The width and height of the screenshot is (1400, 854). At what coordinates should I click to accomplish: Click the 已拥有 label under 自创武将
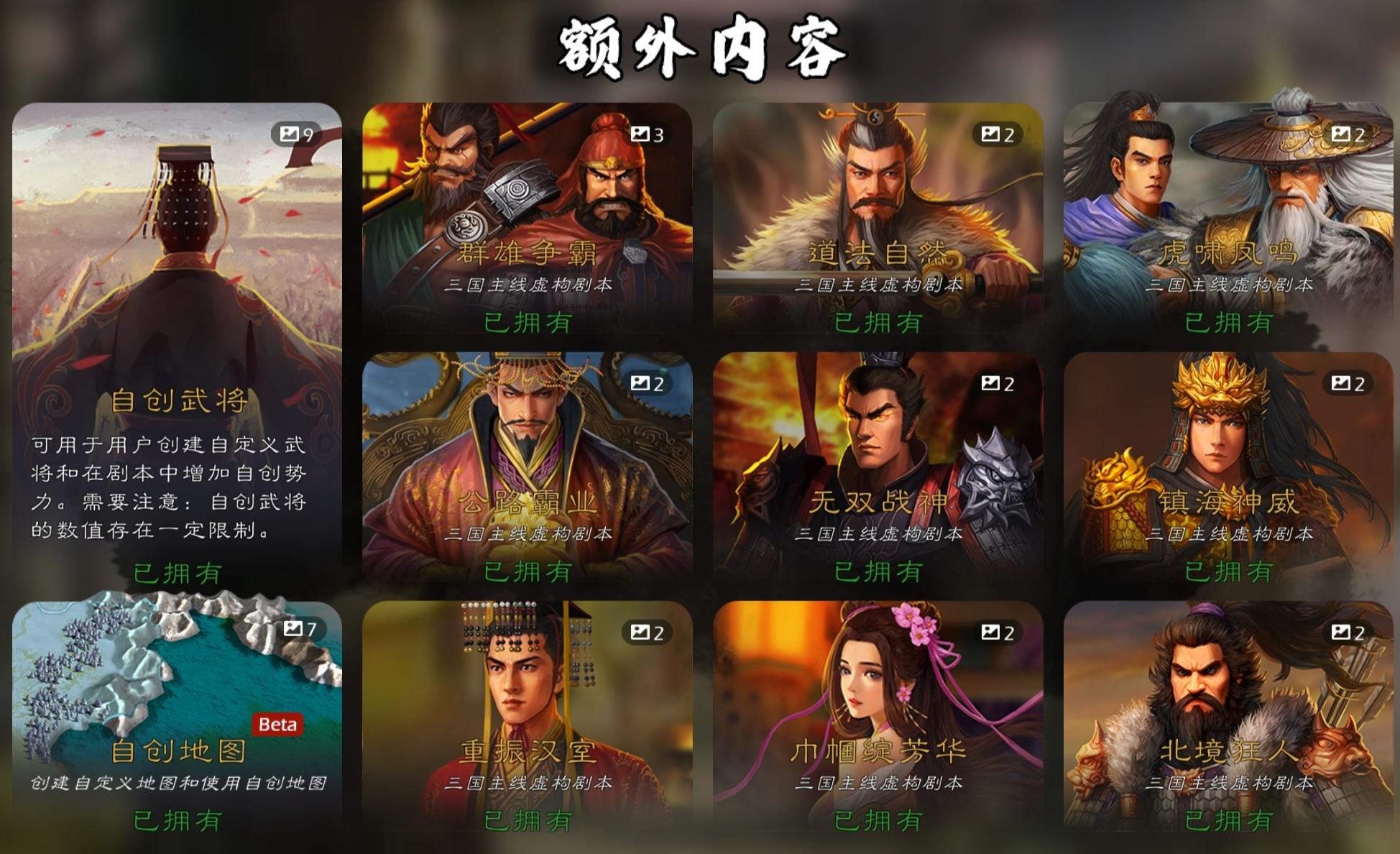pyautogui.click(x=176, y=573)
